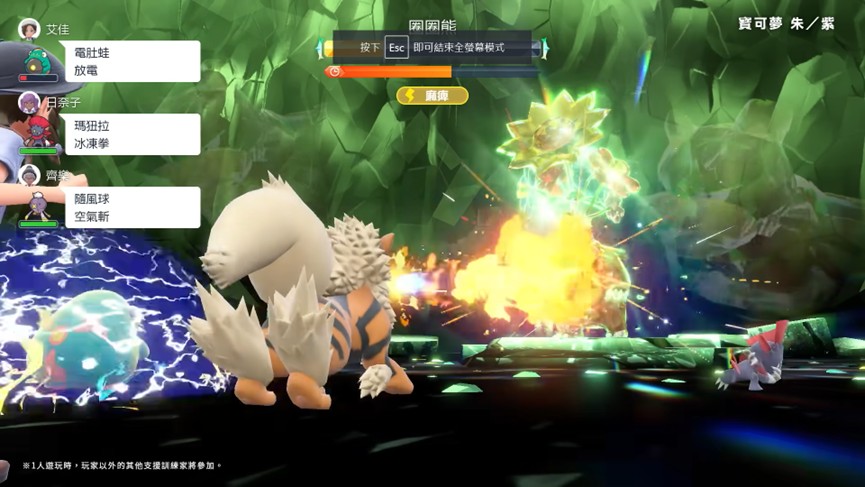The height and width of the screenshot is (487, 865).
Task: Click the 電肚蛙 Pokémon icon
Action: pos(38,60)
